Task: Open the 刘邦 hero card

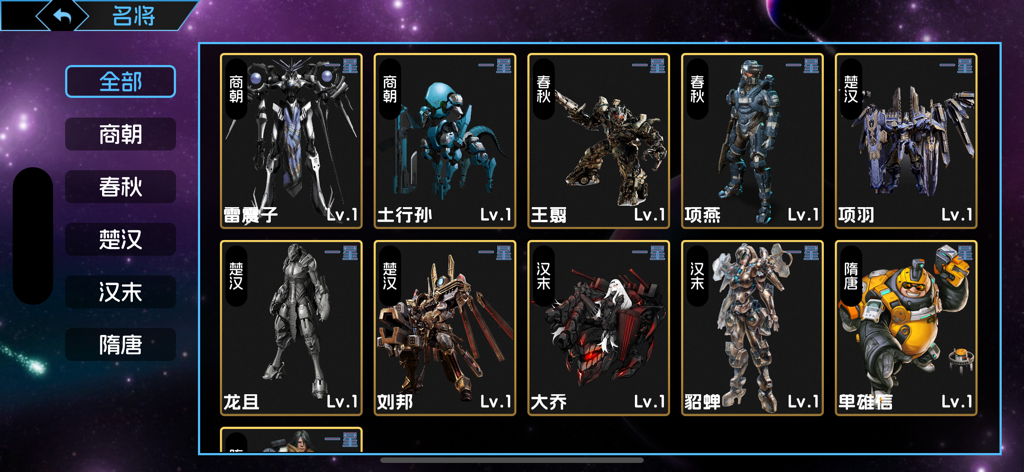Action: tap(445, 328)
